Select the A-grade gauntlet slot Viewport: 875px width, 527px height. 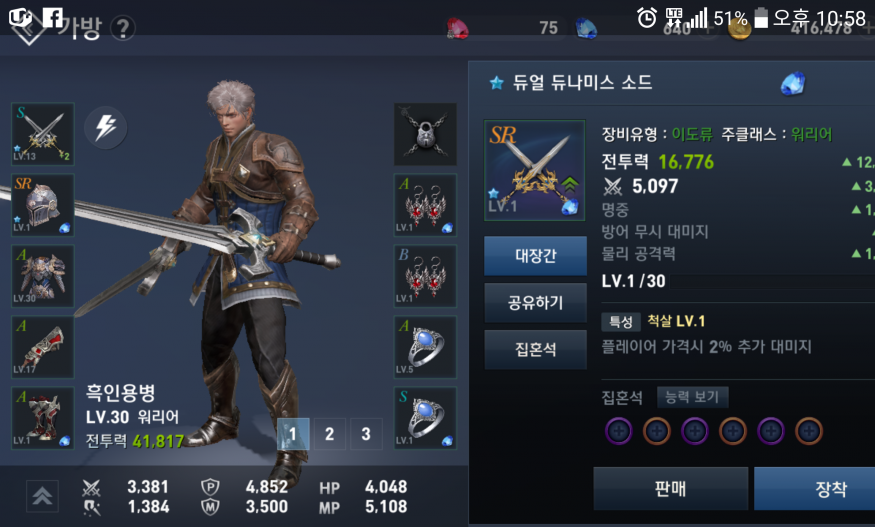click(42, 347)
